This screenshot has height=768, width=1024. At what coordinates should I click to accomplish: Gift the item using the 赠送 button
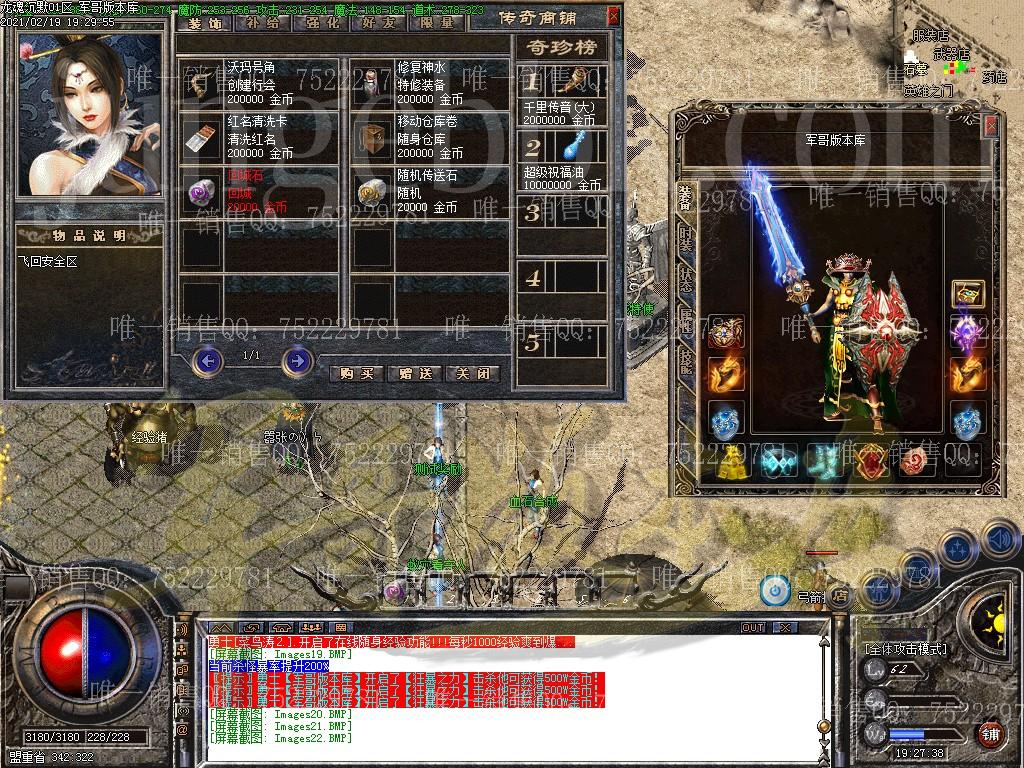[414, 373]
